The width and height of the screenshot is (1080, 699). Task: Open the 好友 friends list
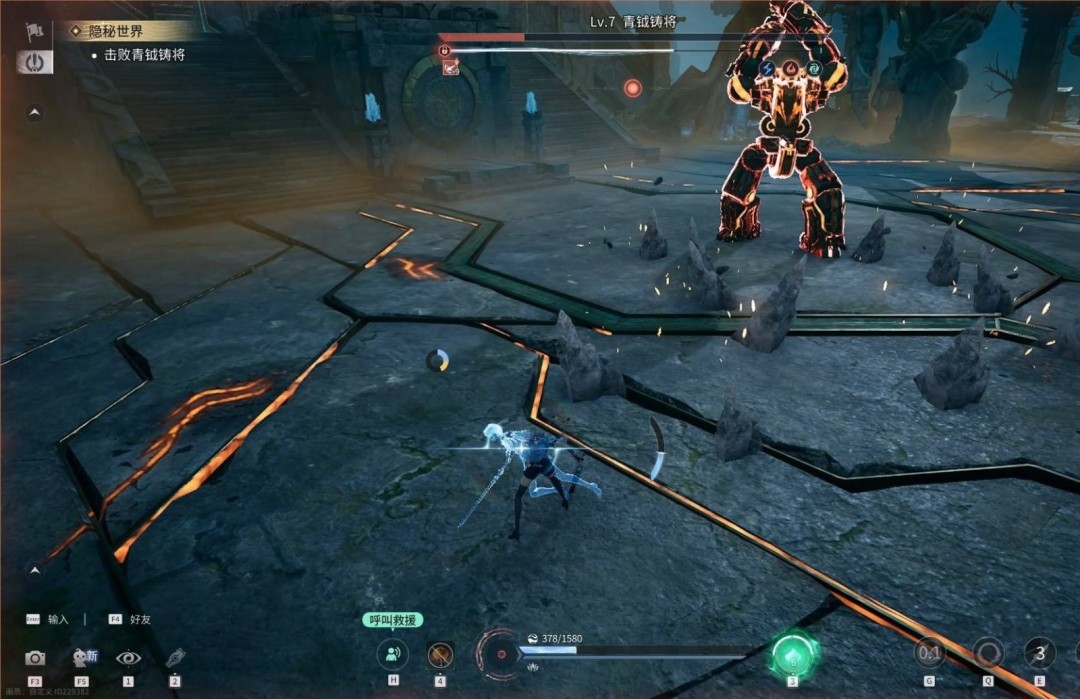[x=130, y=619]
